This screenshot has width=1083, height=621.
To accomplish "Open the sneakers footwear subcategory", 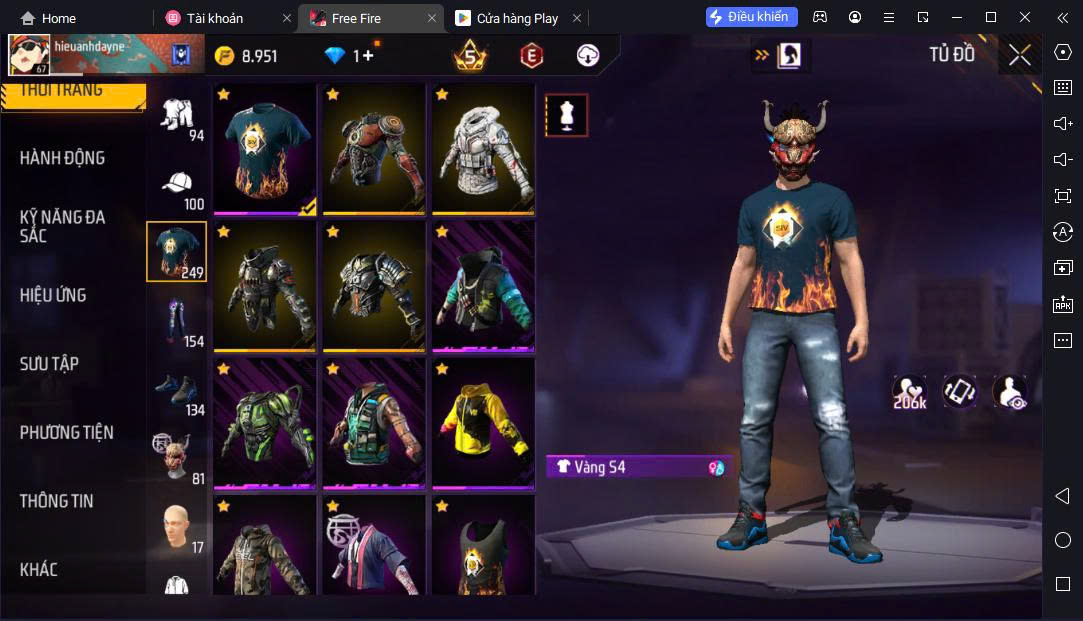I will (x=178, y=392).
